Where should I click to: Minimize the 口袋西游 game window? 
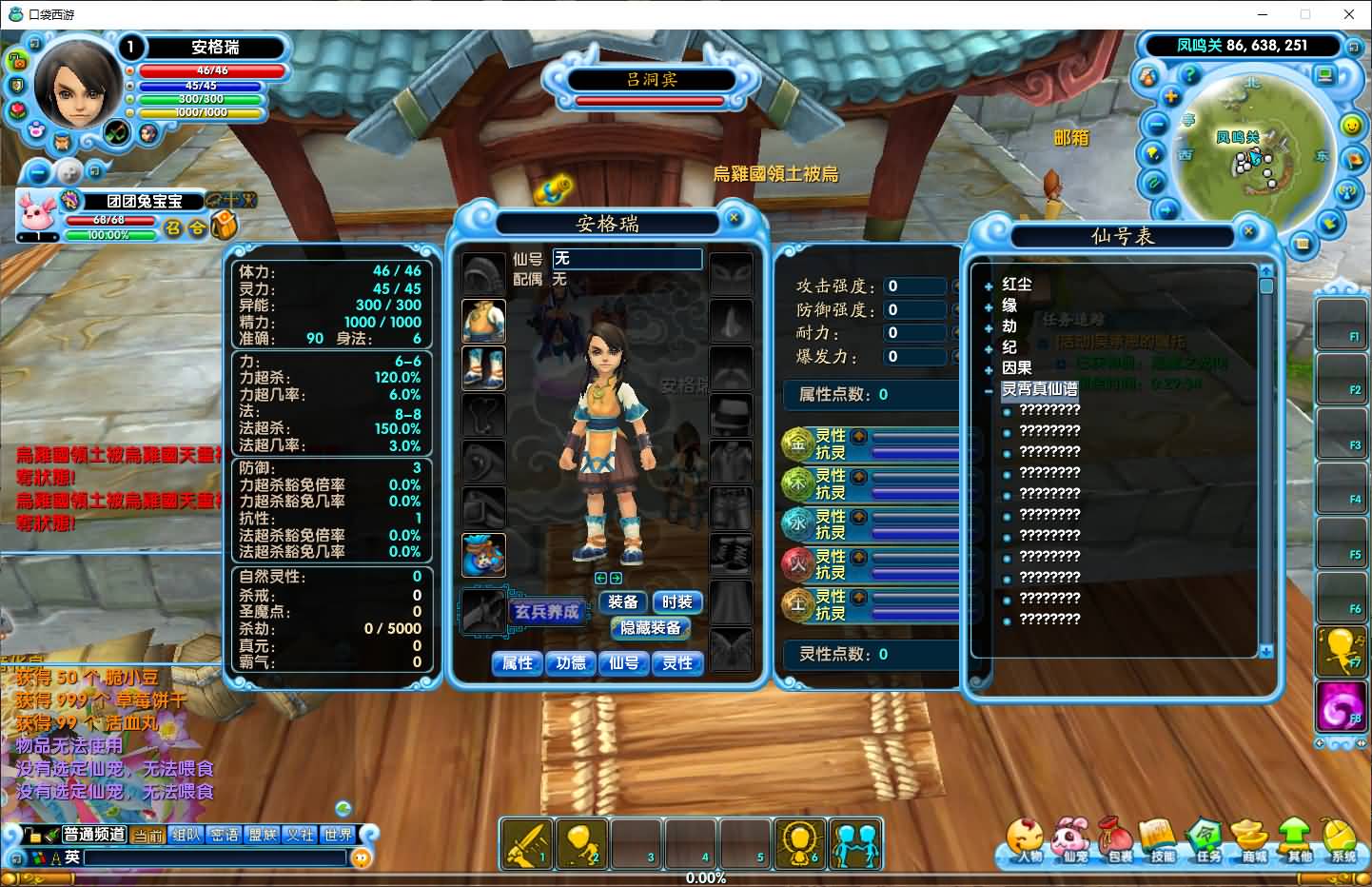click(x=1263, y=14)
